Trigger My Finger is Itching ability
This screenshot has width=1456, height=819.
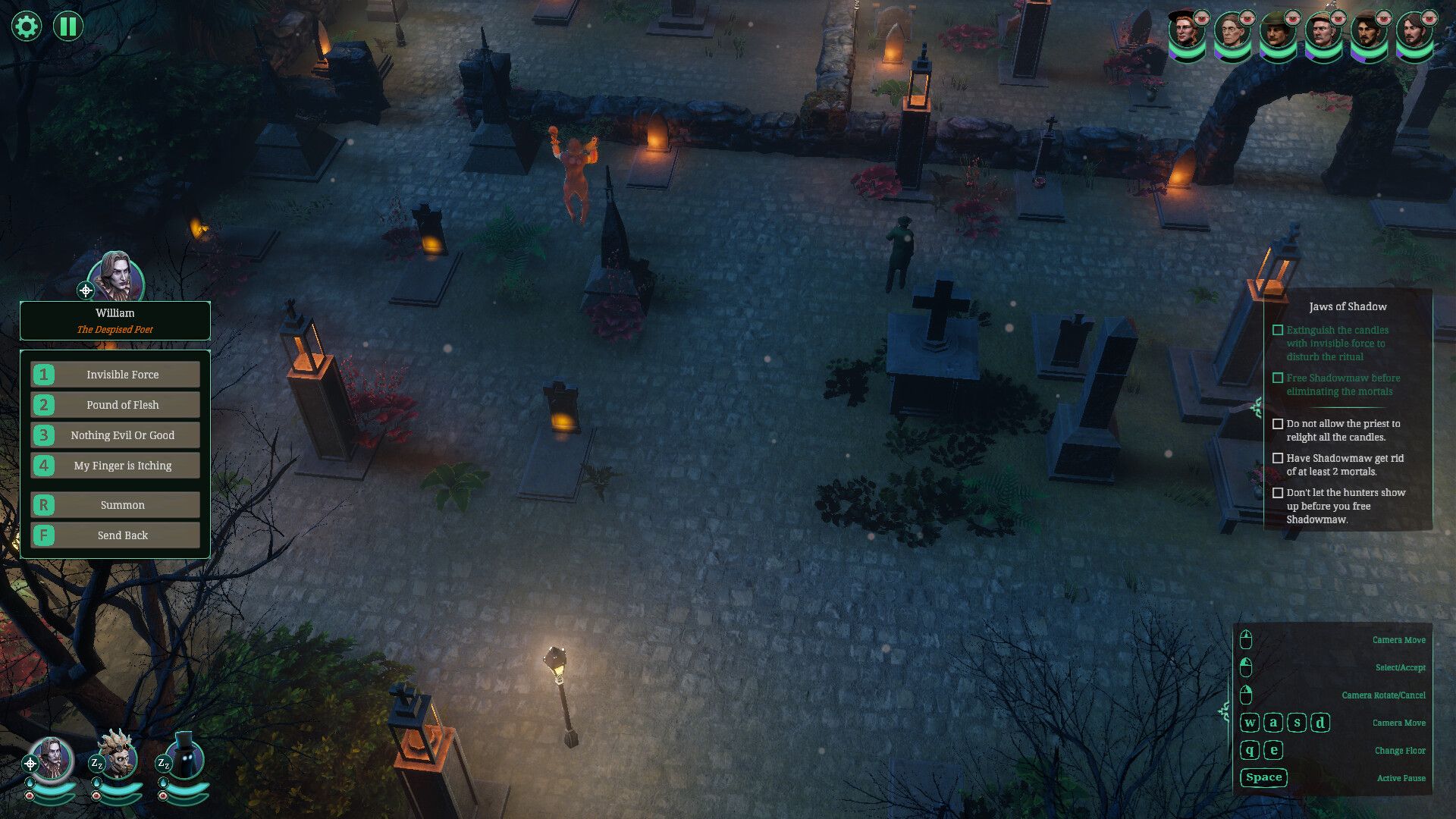[x=115, y=466]
